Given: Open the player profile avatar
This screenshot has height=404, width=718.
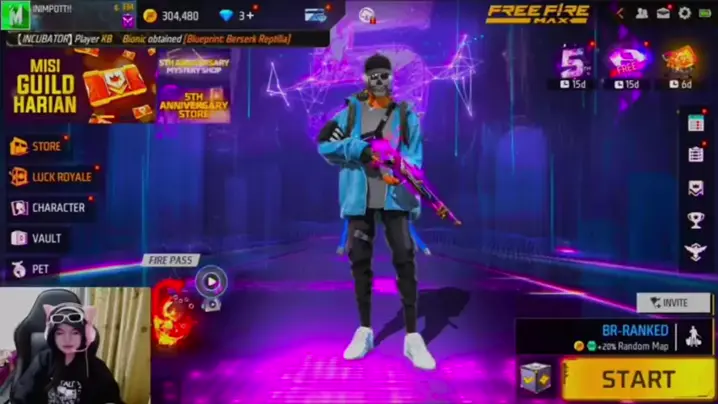Looking at the screenshot, I should (16, 15).
